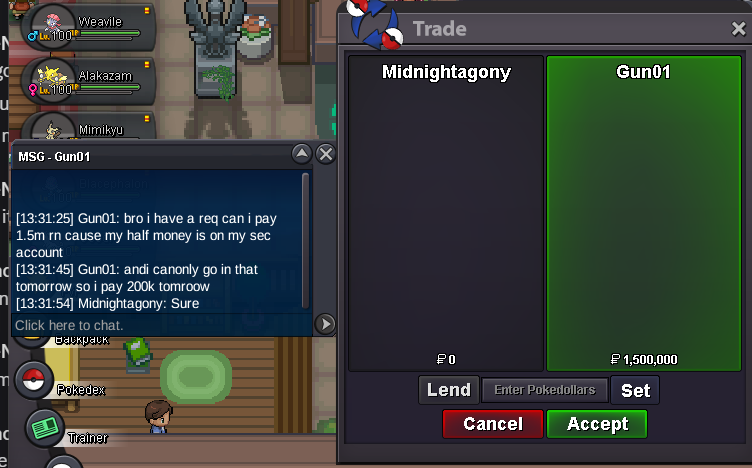Minimize the Gun01 chat window
The height and width of the screenshot is (468, 752).
[x=301, y=154]
